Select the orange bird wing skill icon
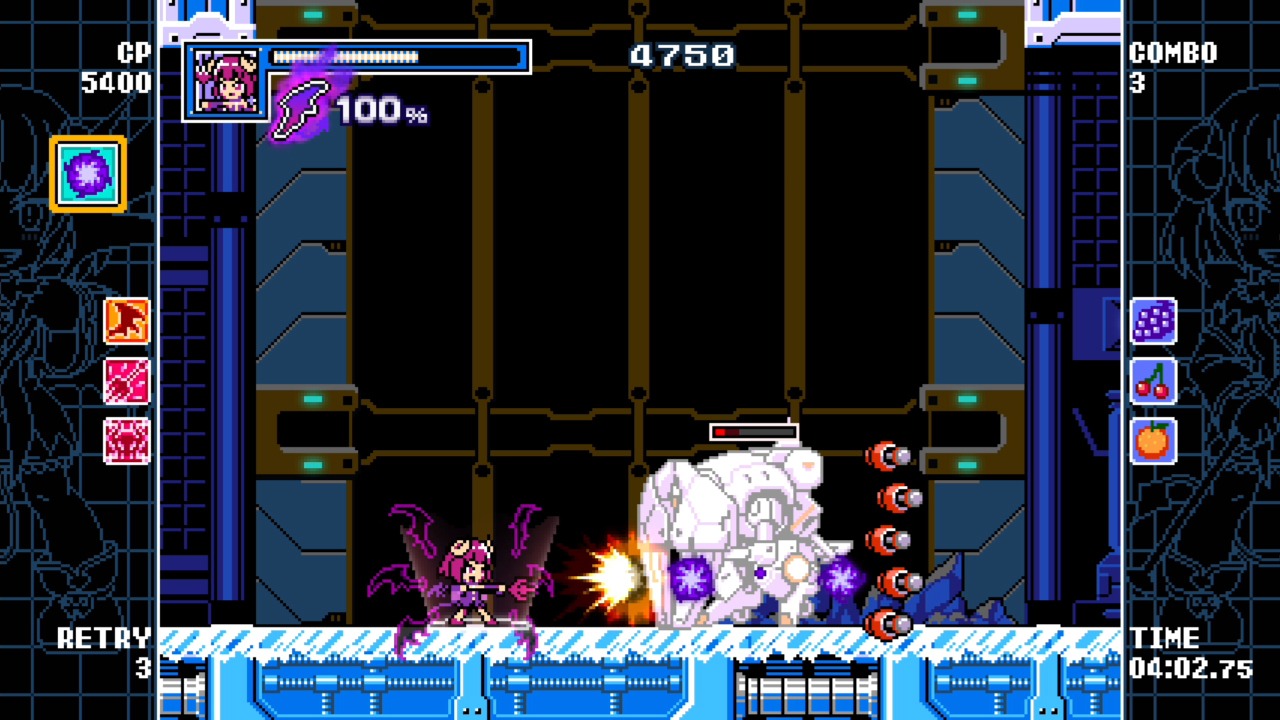This screenshot has width=1280, height=720. tap(125, 321)
